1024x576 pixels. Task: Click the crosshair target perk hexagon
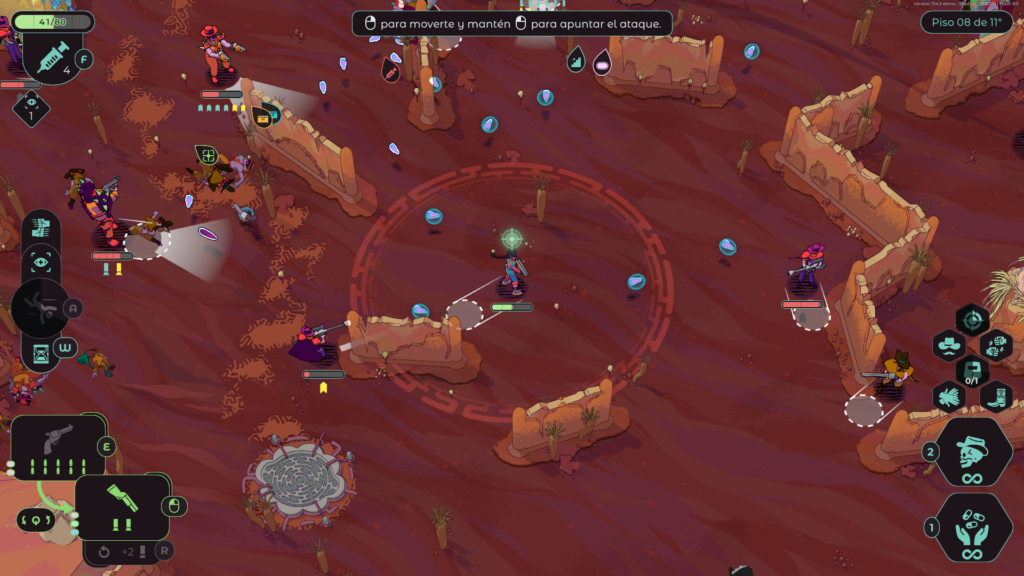972,321
